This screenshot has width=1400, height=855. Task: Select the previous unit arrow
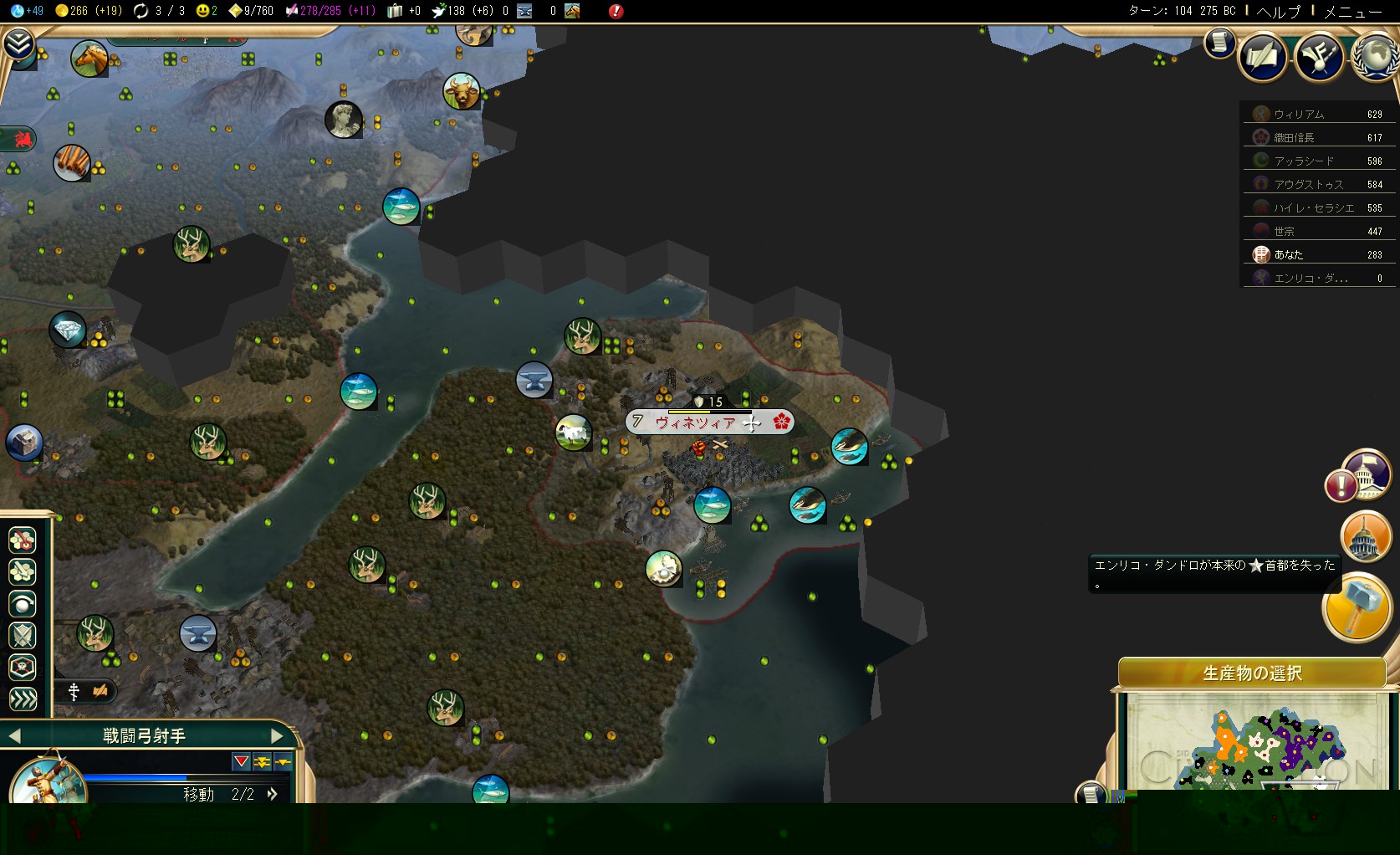[13, 736]
